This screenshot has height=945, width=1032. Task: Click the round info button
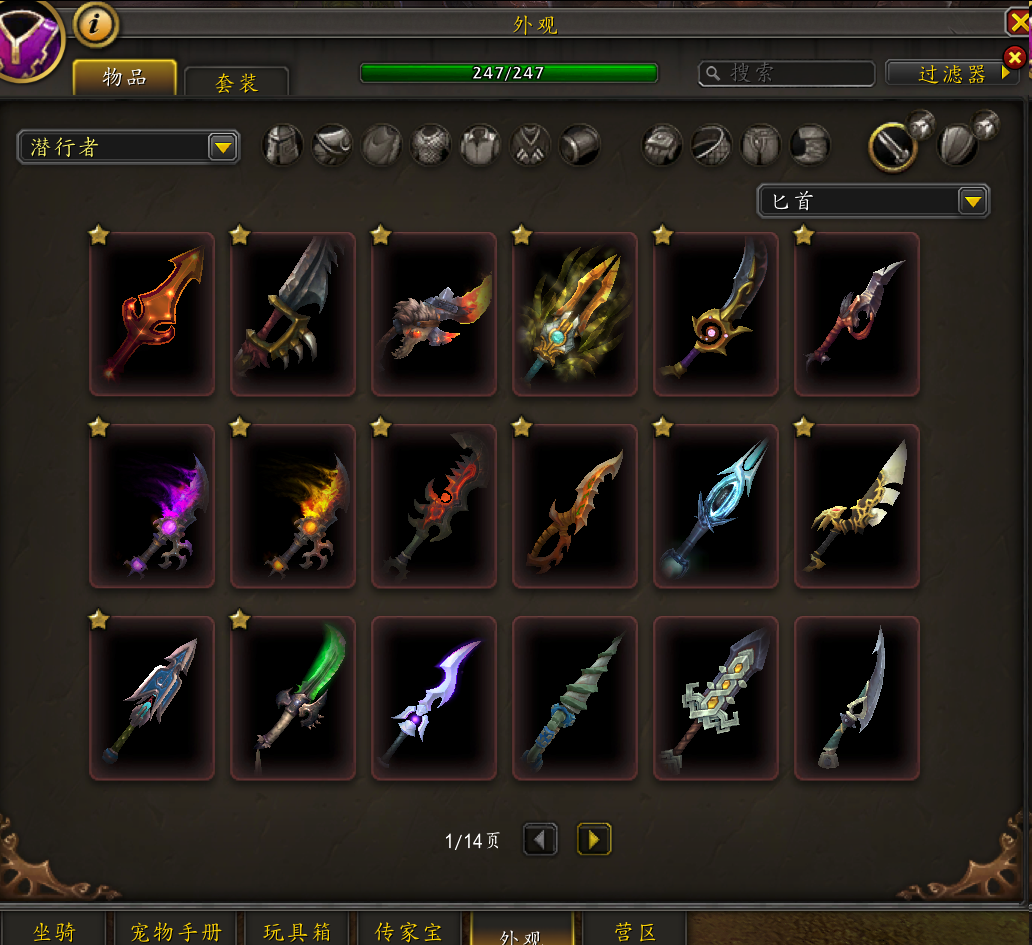pyautogui.click(x=96, y=26)
